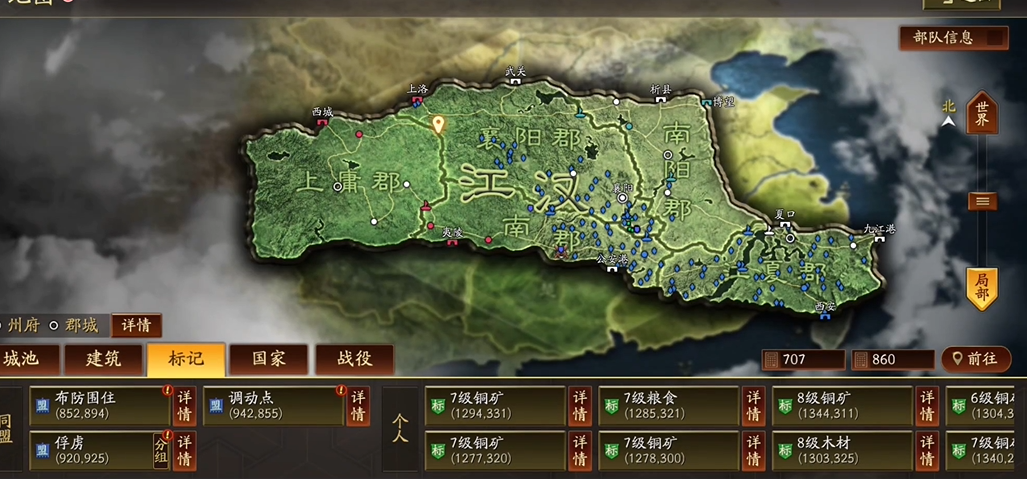Focus the Y coordinate field showing 860
Image resolution: width=1027 pixels, height=479 pixels.
[892, 360]
